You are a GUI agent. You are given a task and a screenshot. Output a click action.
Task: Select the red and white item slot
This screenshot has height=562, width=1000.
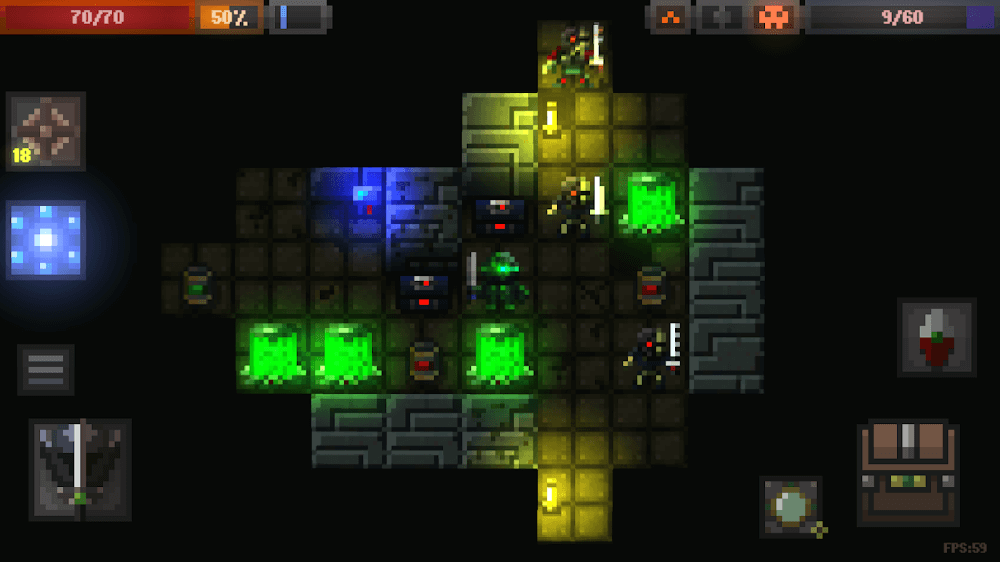(x=936, y=337)
